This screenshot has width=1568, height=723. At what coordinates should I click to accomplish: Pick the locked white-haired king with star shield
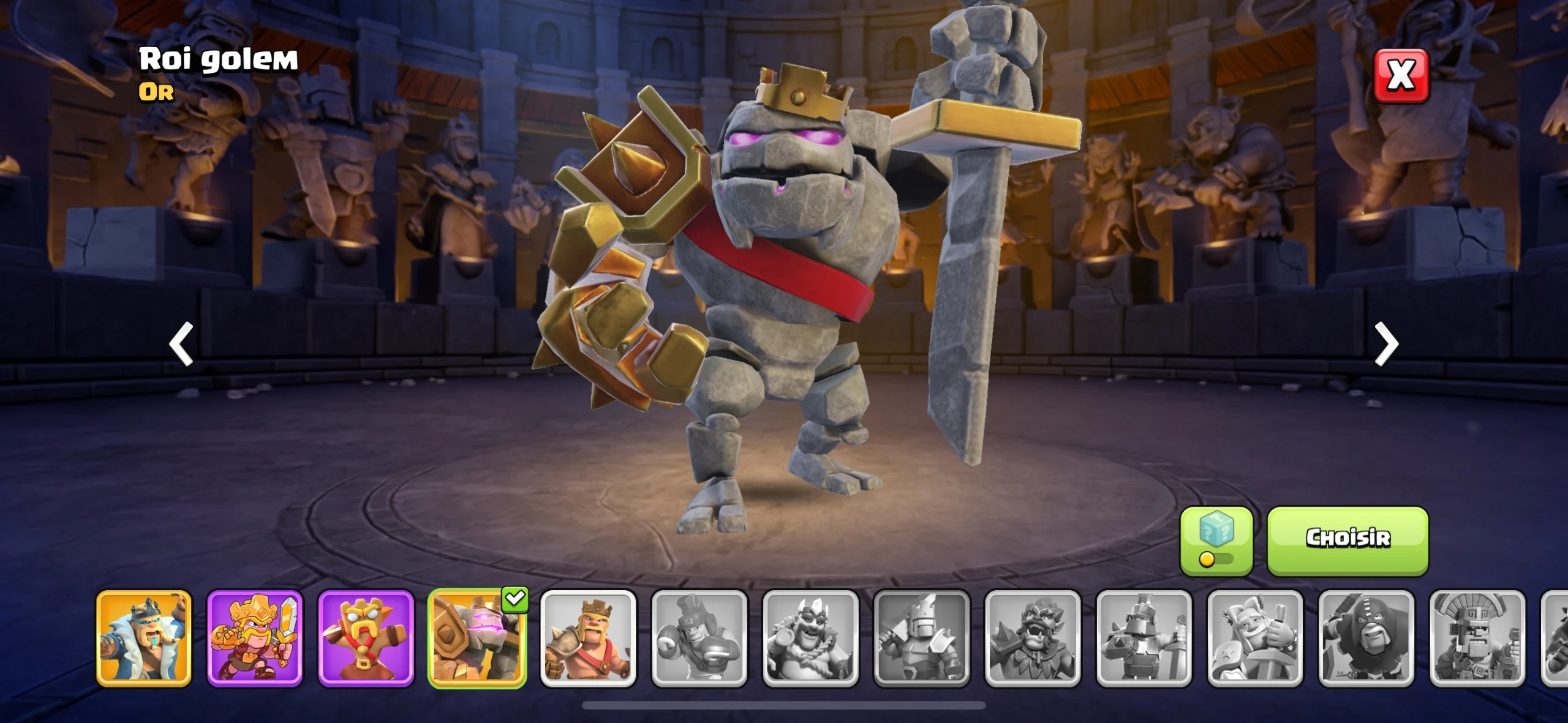coord(1255,638)
